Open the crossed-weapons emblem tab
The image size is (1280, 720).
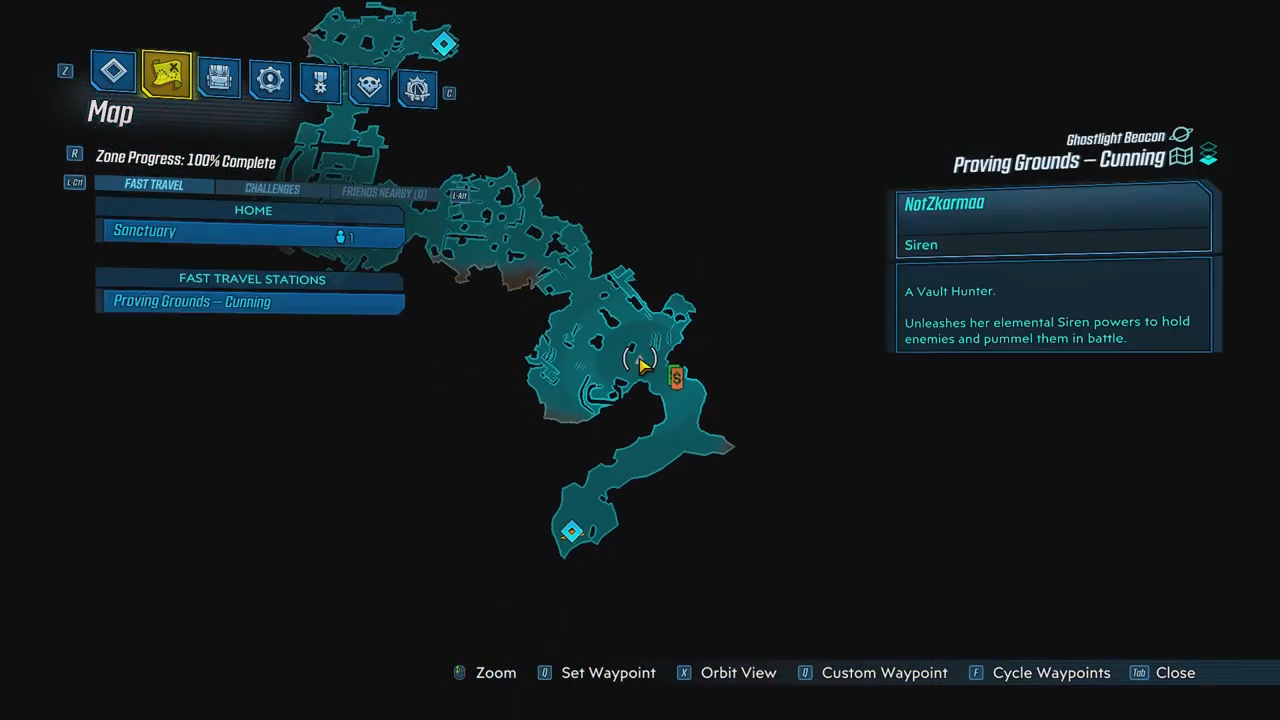[418, 89]
